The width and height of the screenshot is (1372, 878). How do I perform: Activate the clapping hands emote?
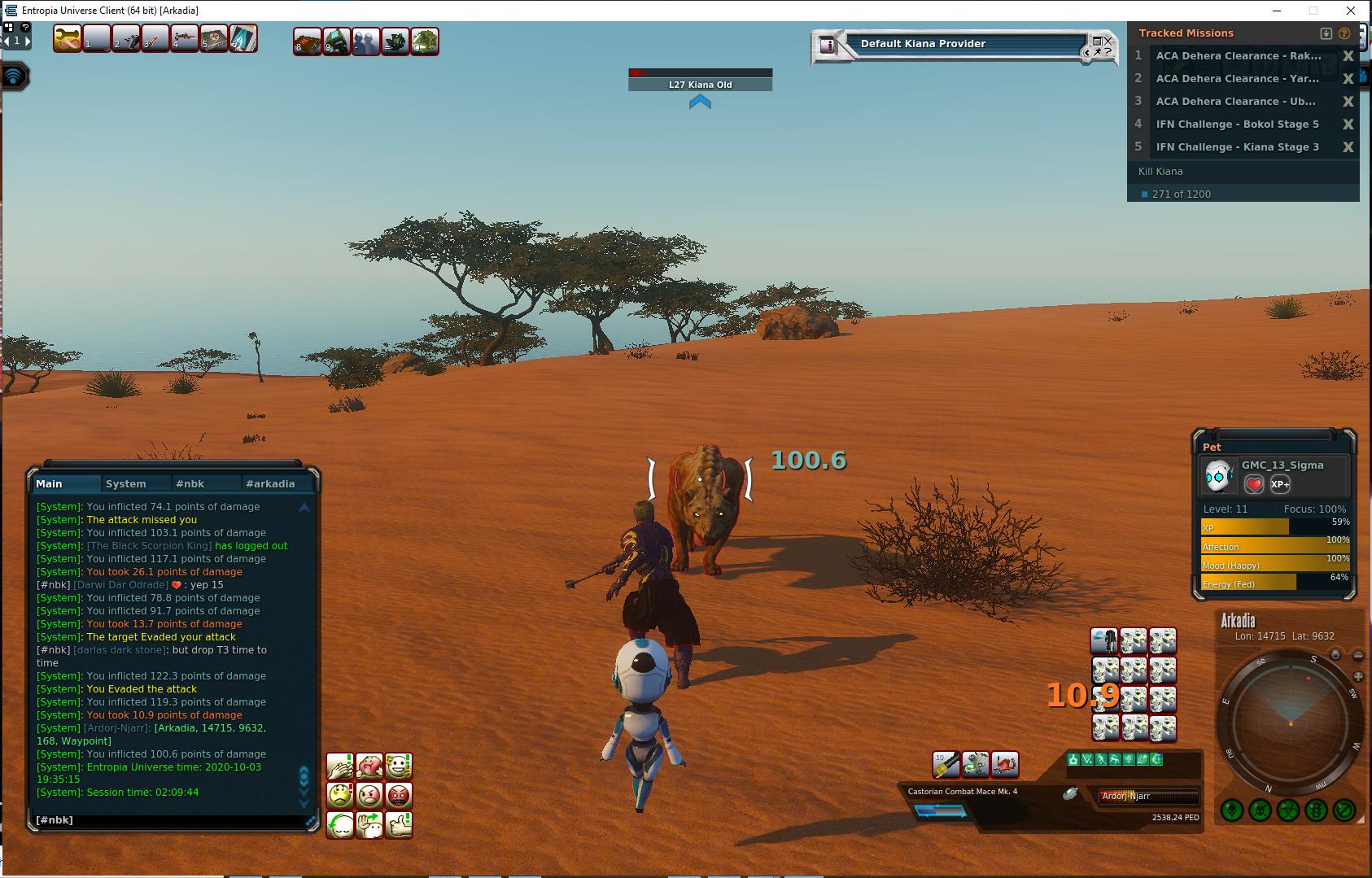click(340, 766)
